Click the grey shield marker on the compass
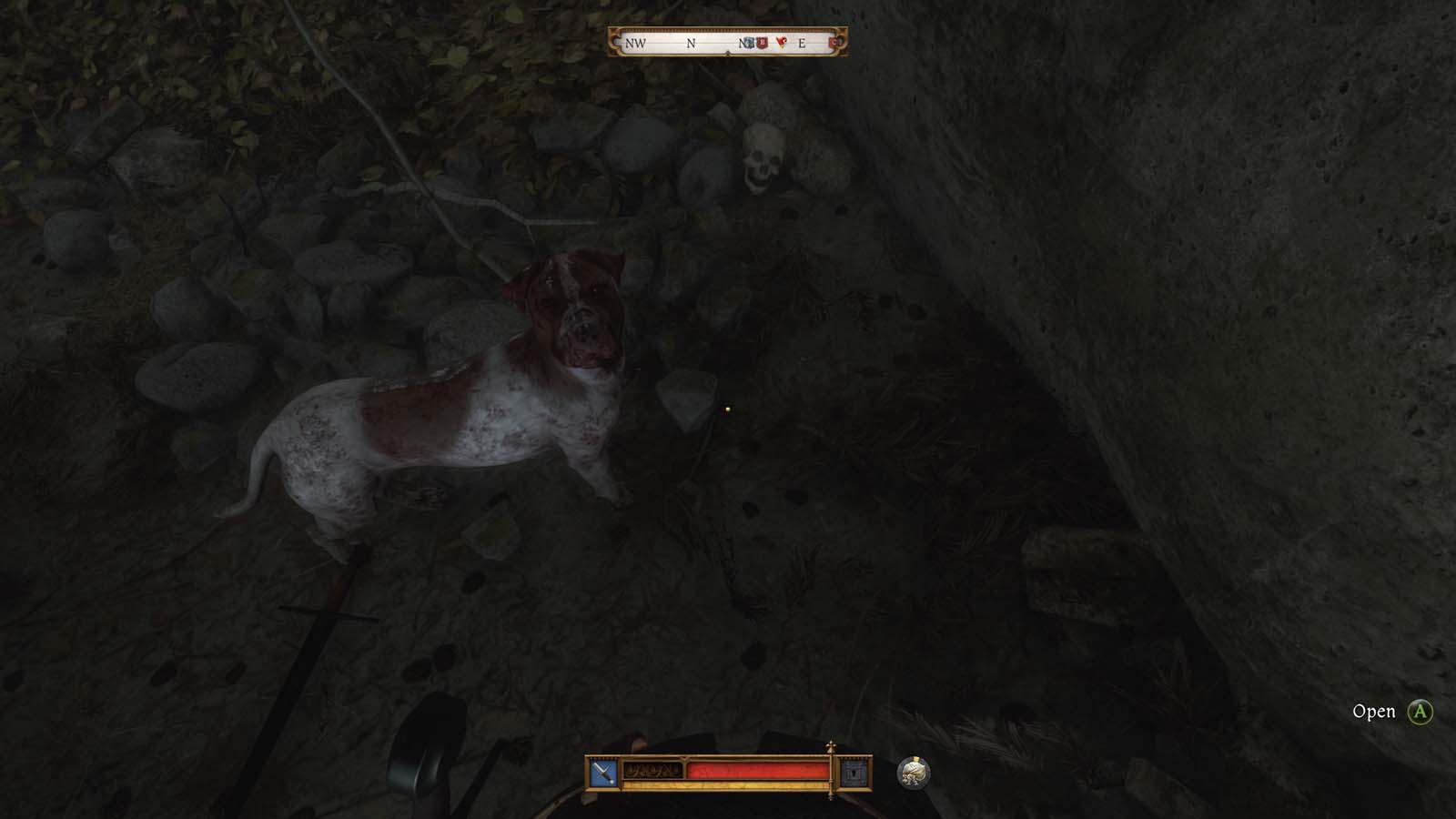This screenshot has width=1456, height=819. click(x=750, y=42)
